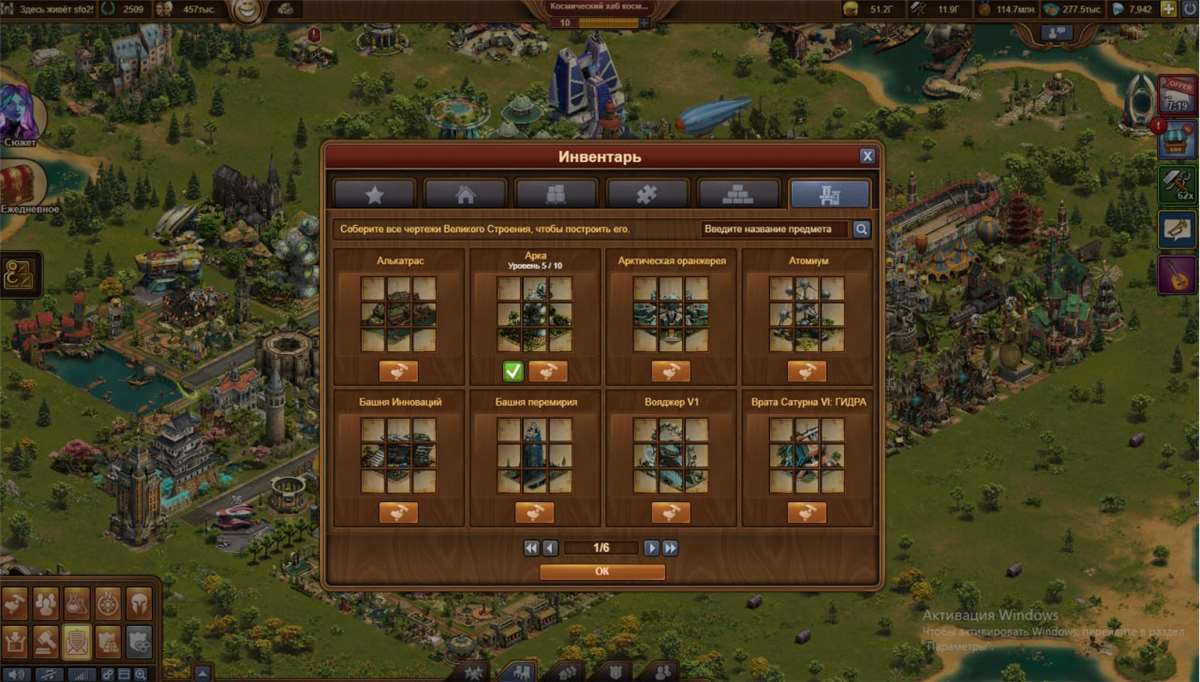The height and width of the screenshot is (682, 1200).
Task: Select the Башня перемирия blueprint grid
Action: tap(534, 455)
